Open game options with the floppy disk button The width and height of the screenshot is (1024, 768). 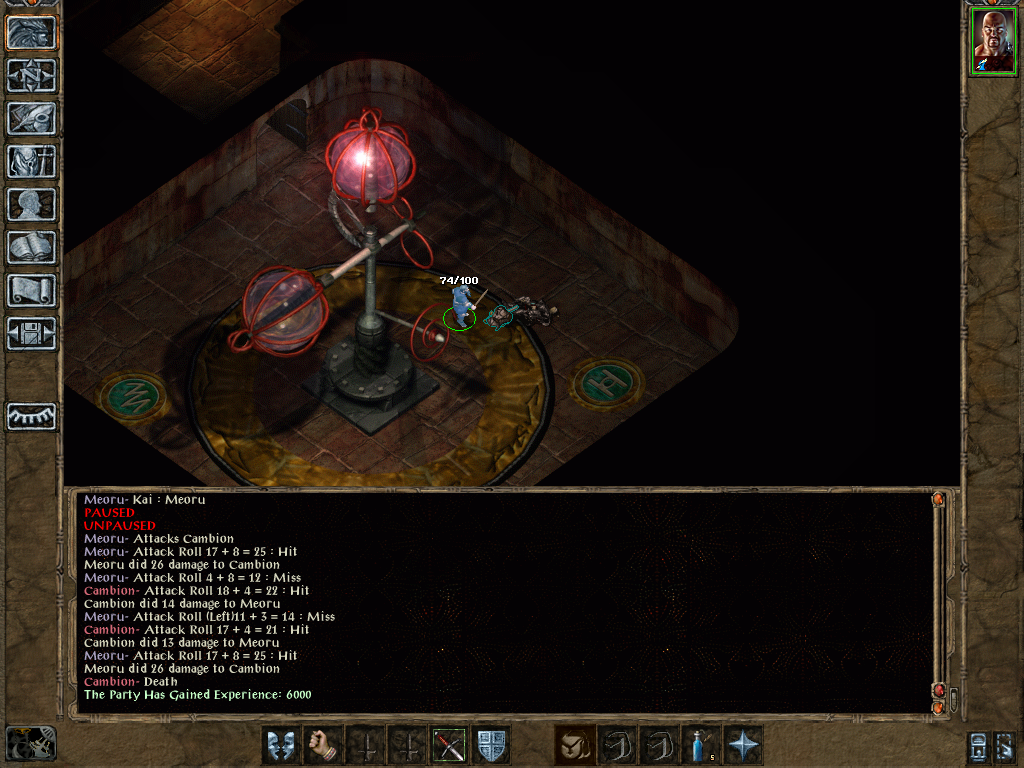[x=32, y=333]
